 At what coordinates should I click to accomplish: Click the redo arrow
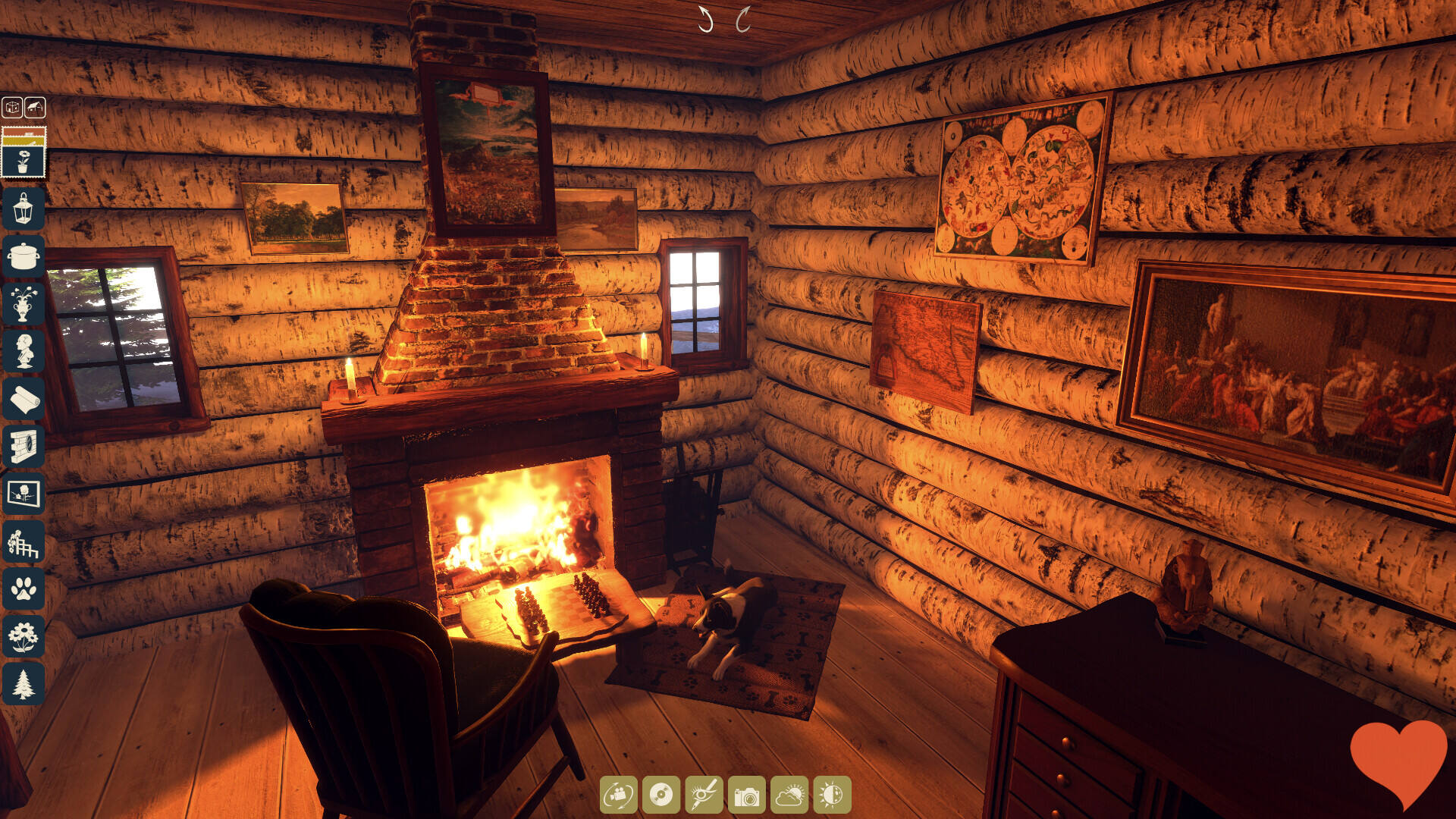click(x=743, y=20)
